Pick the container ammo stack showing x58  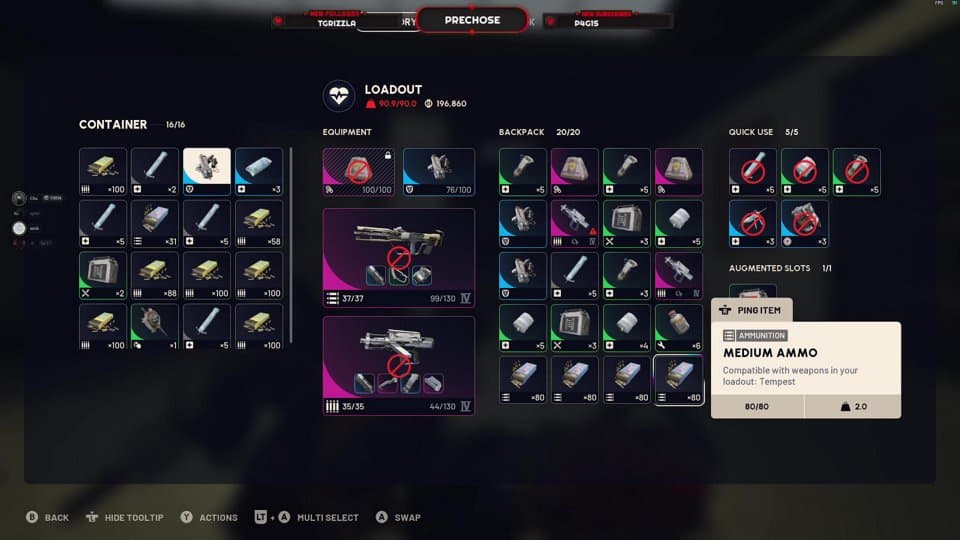(259, 224)
